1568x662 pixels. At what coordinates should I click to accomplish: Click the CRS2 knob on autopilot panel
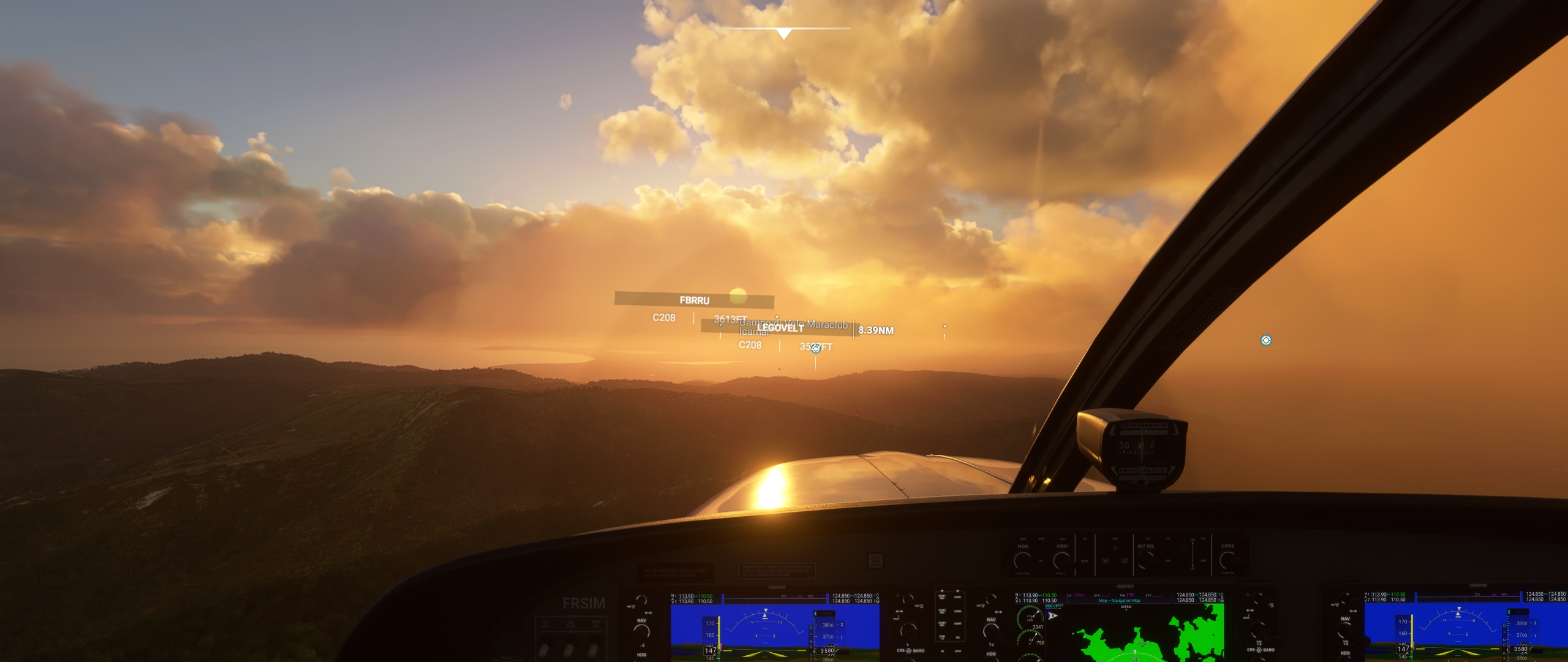click(1227, 560)
